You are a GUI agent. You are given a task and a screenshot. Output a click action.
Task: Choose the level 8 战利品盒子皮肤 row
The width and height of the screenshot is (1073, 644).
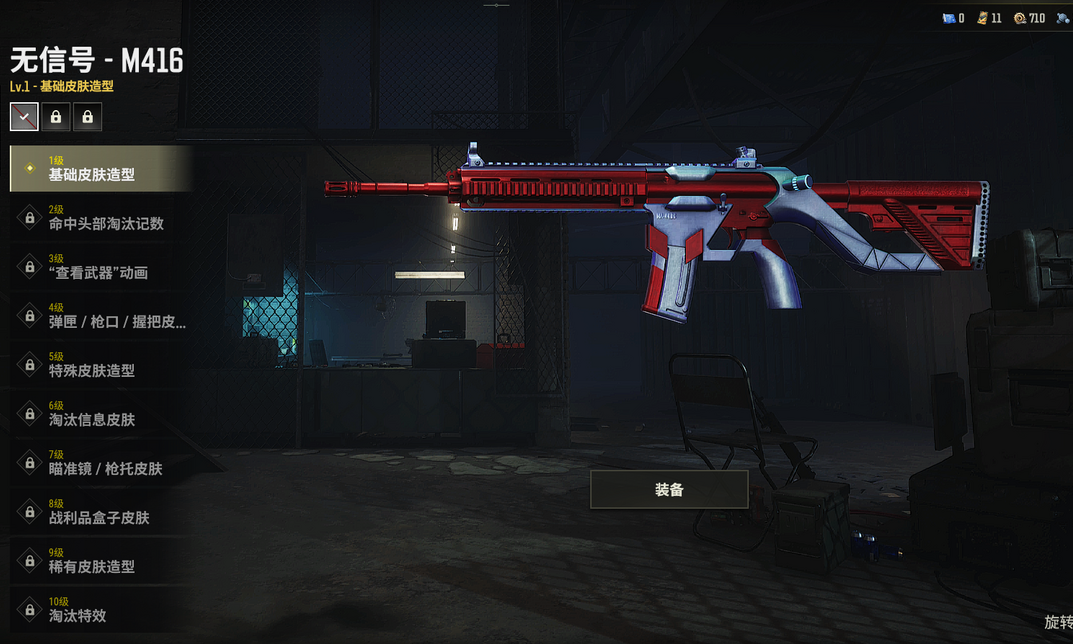tap(100, 511)
